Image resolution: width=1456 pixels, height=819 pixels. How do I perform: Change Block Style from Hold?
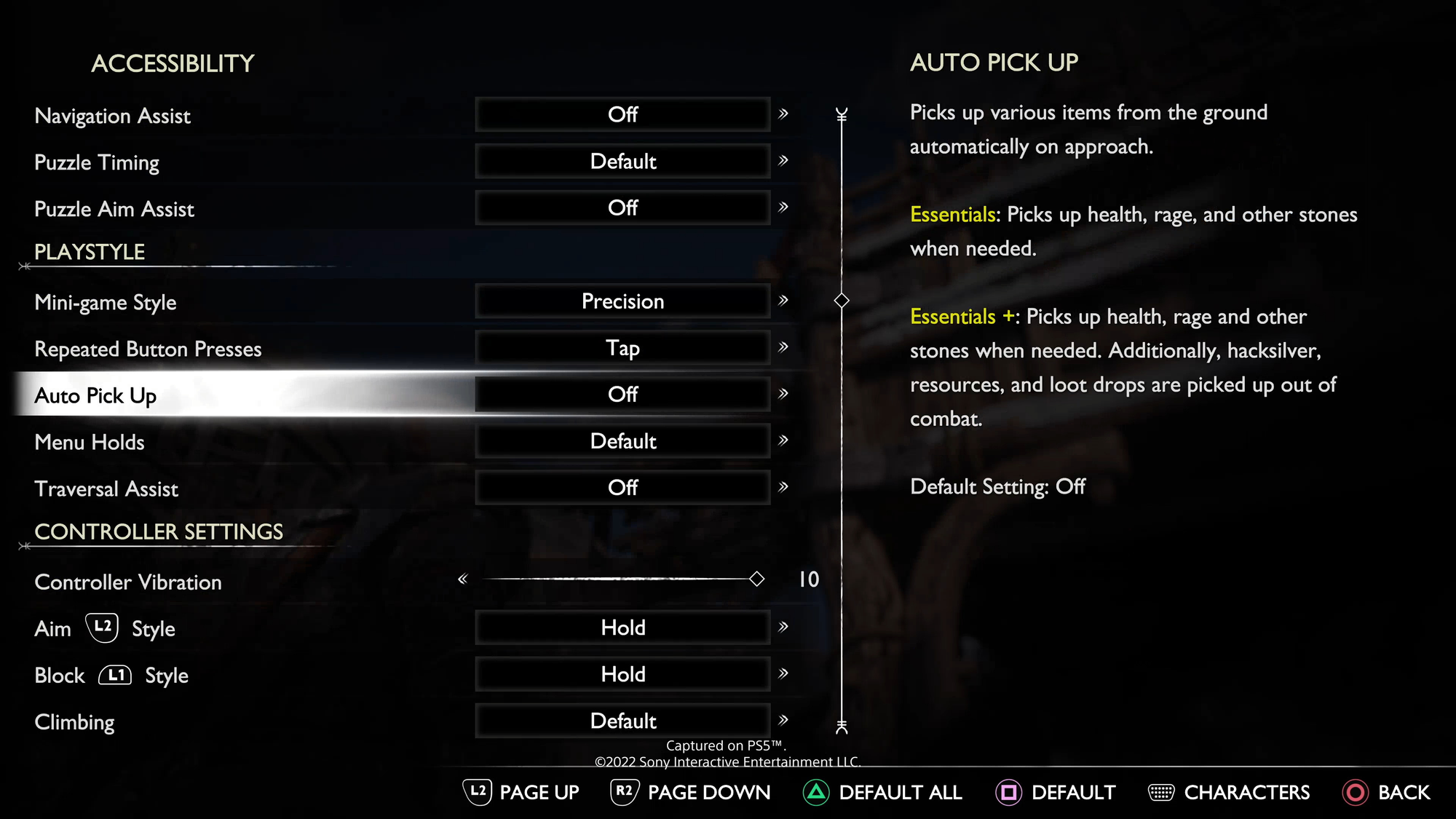[x=622, y=674]
